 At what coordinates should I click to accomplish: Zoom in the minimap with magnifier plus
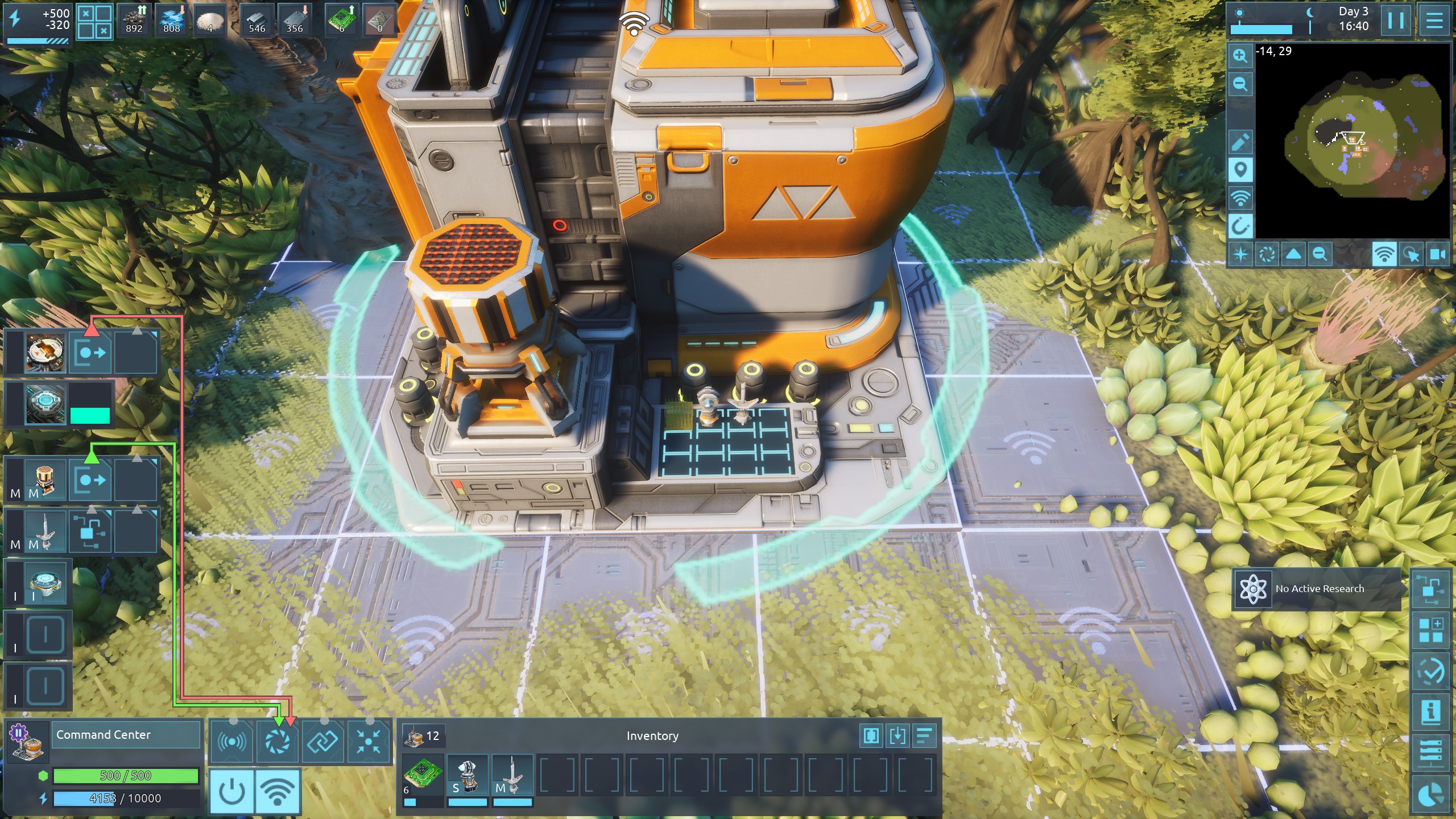(1240, 56)
